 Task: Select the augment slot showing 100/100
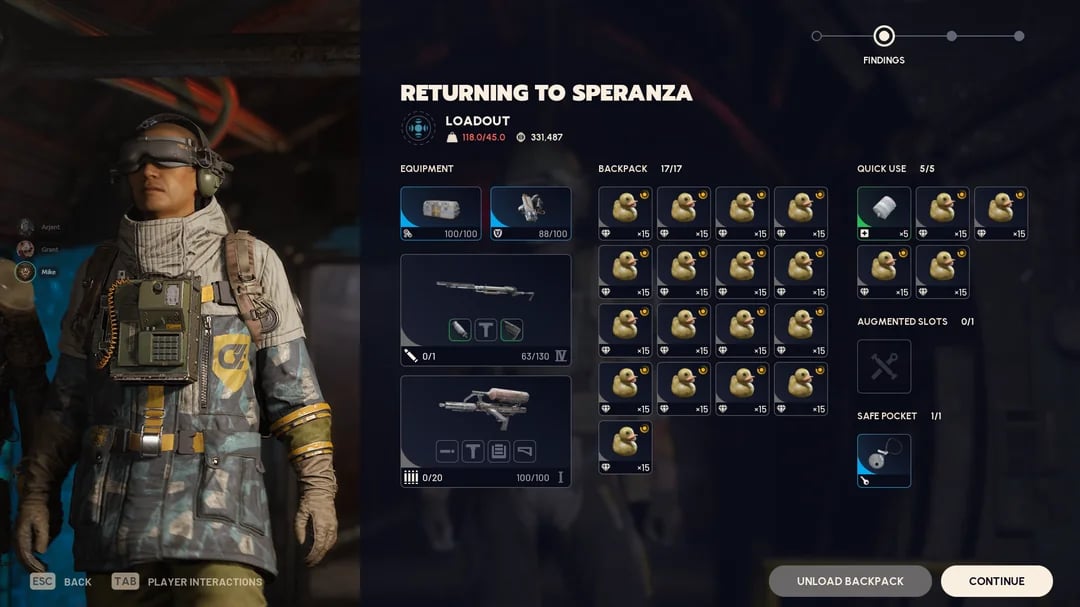click(x=440, y=214)
